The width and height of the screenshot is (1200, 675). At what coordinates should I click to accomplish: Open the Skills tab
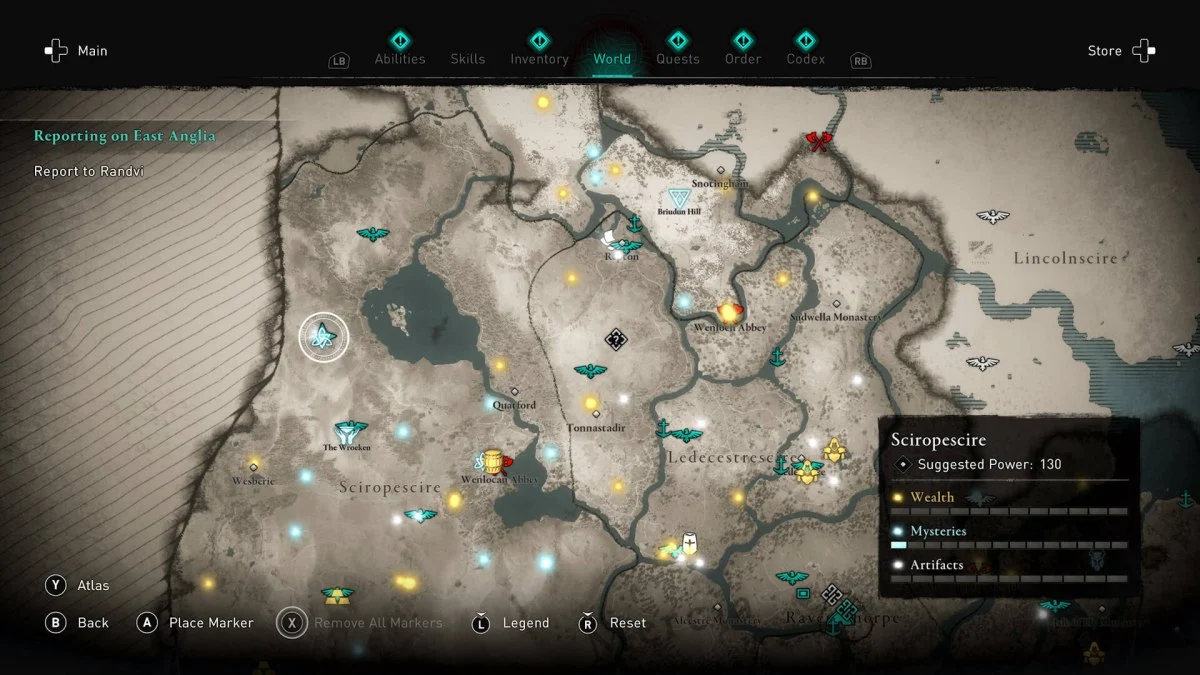pos(467,58)
